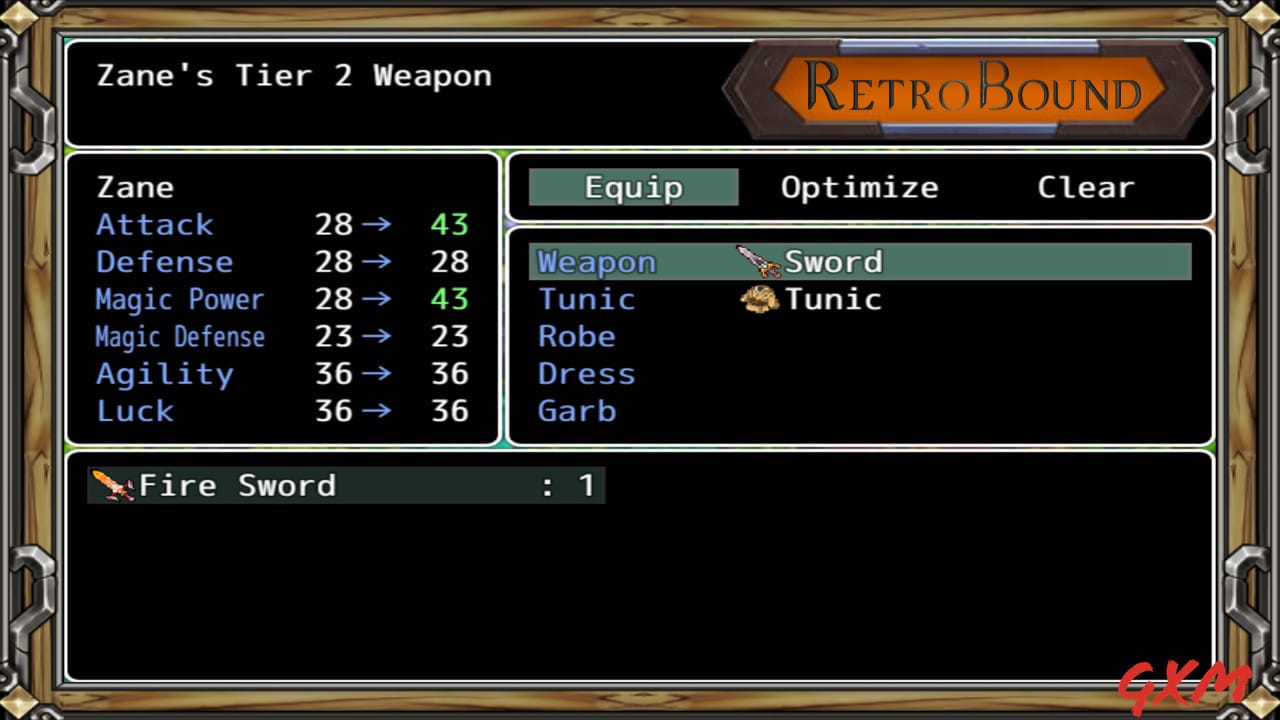The width and height of the screenshot is (1280, 720).
Task: Select the Garb slot entry
Action: (x=577, y=410)
